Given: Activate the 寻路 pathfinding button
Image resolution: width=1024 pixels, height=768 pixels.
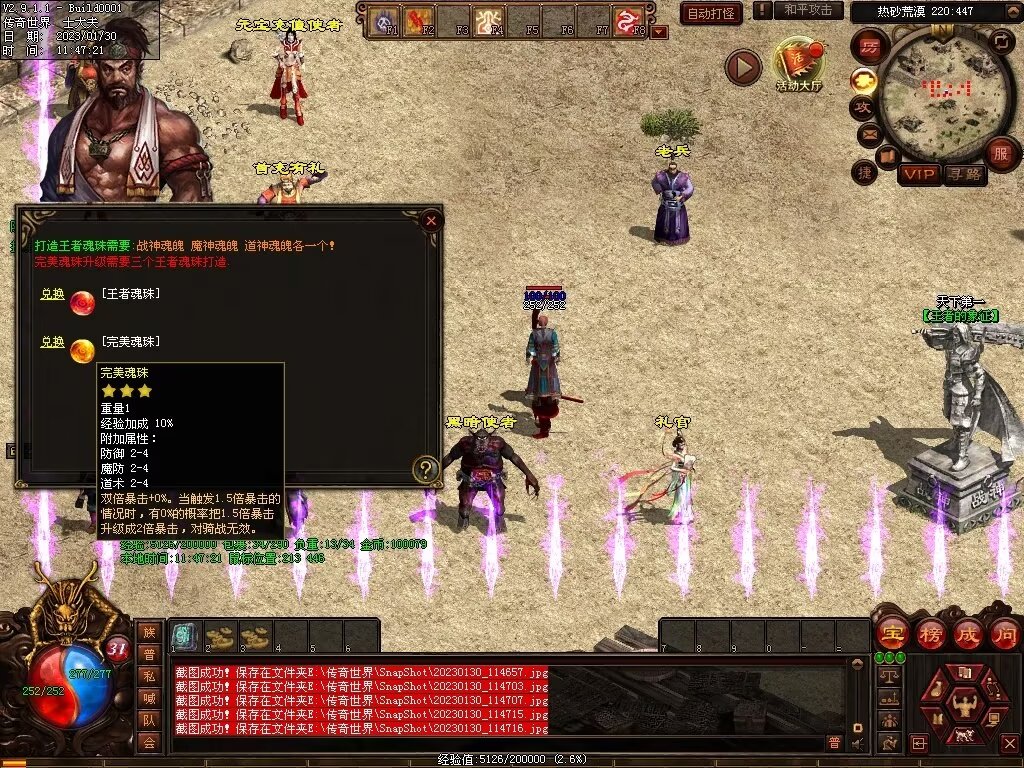Looking at the screenshot, I should (x=964, y=174).
